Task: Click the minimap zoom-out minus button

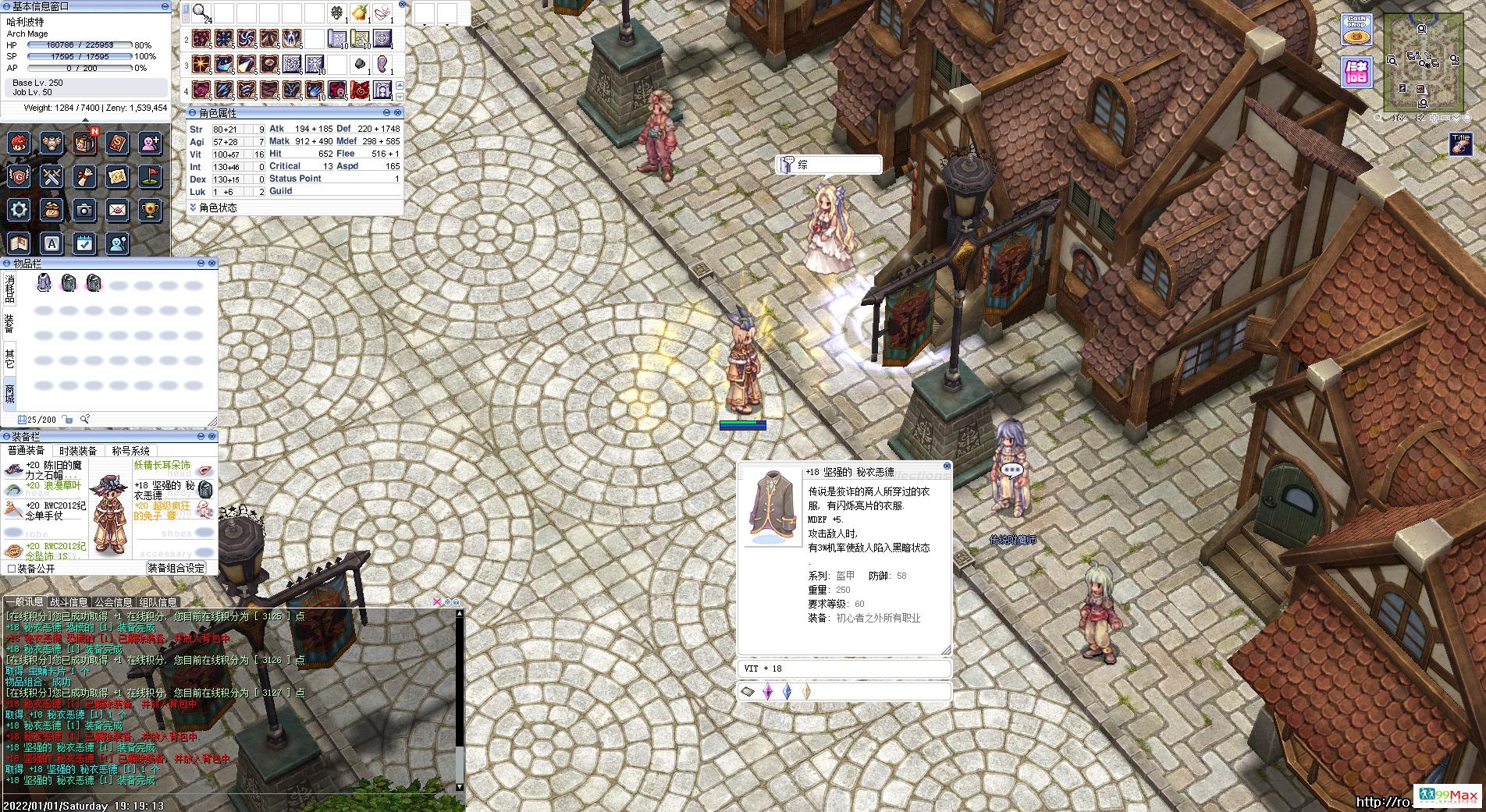Action: coord(1446,119)
